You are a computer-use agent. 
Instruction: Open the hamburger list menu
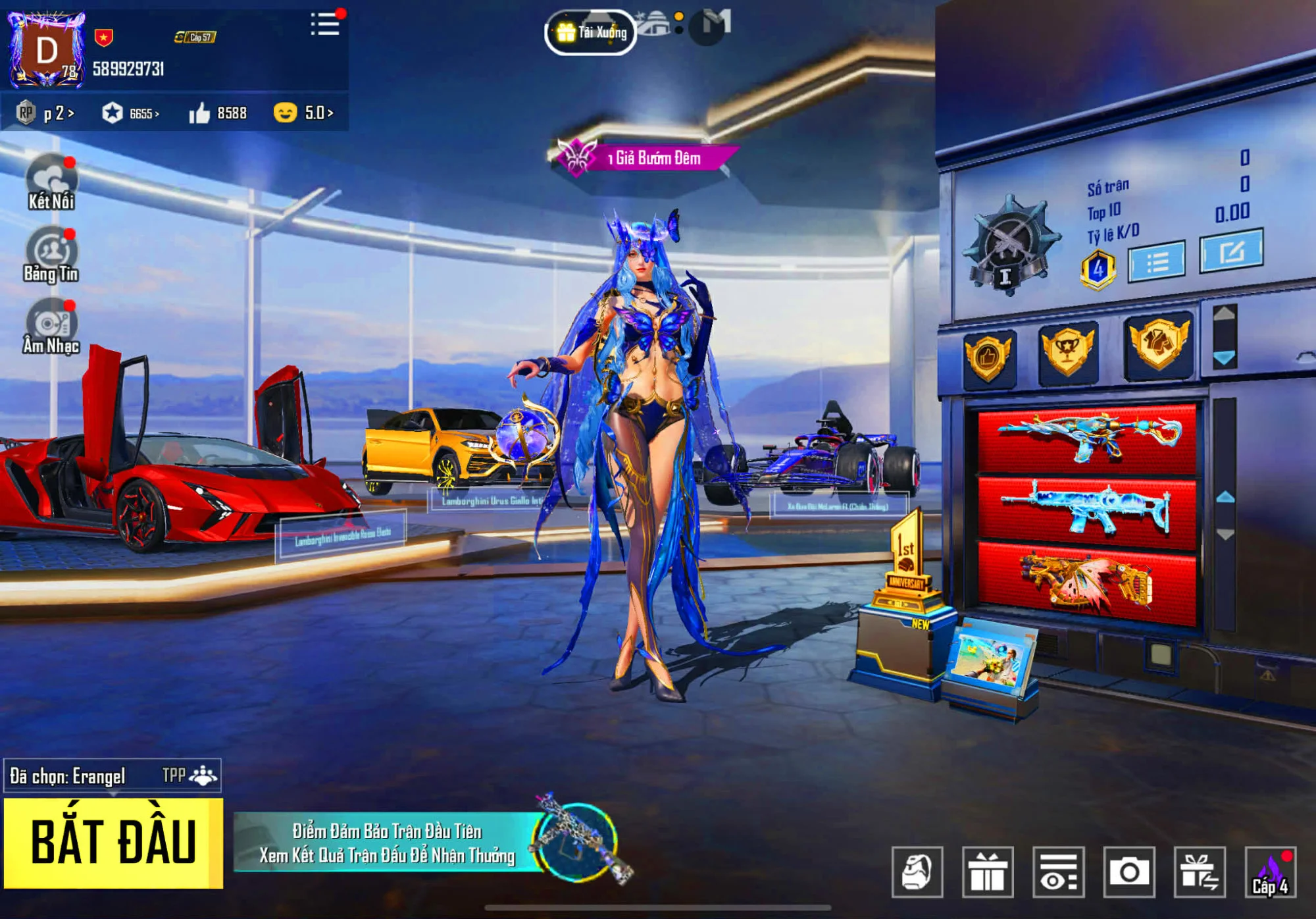click(325, 24)
